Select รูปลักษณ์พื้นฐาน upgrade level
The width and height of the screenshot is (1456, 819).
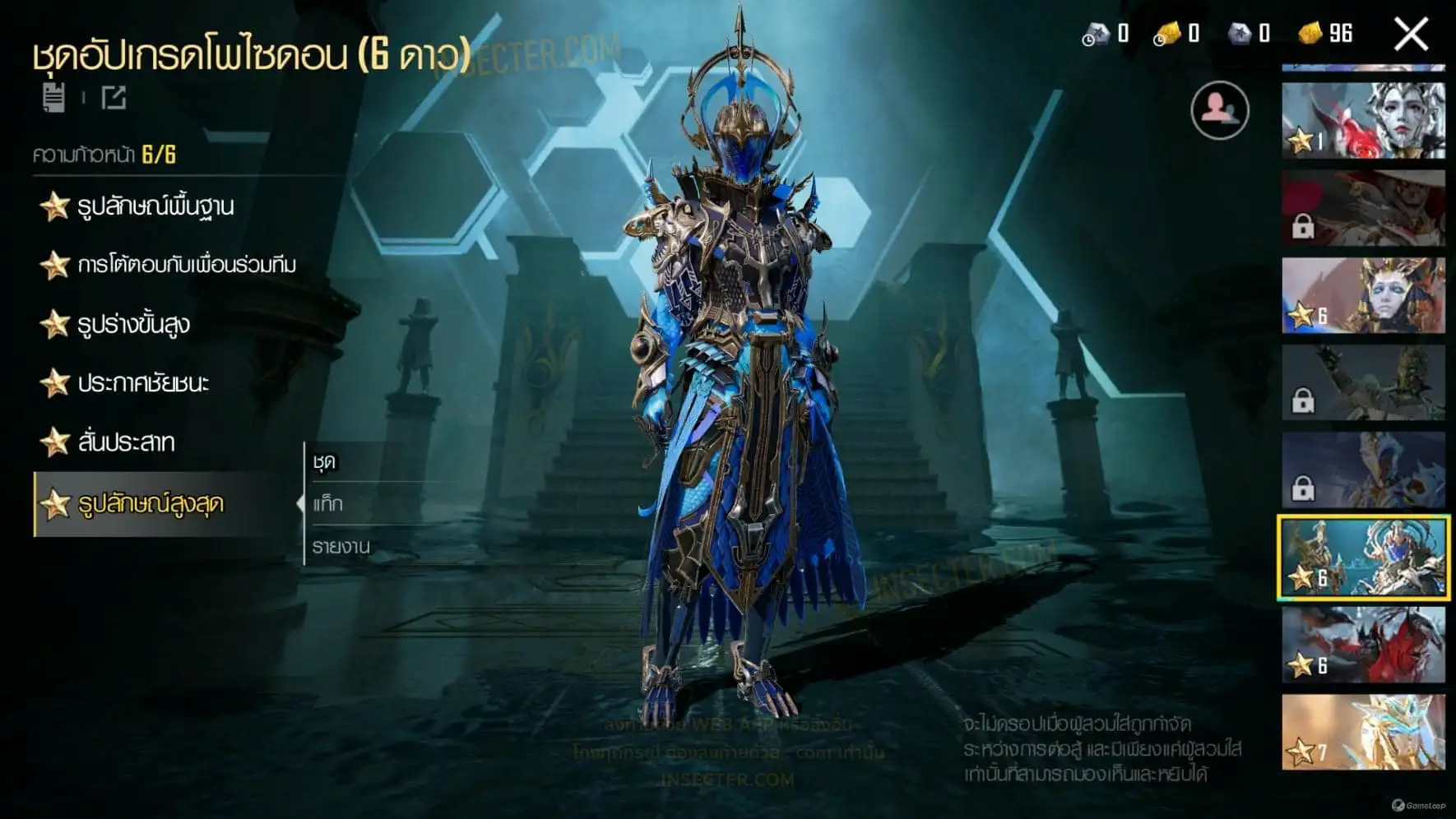(x=155, y=206)
